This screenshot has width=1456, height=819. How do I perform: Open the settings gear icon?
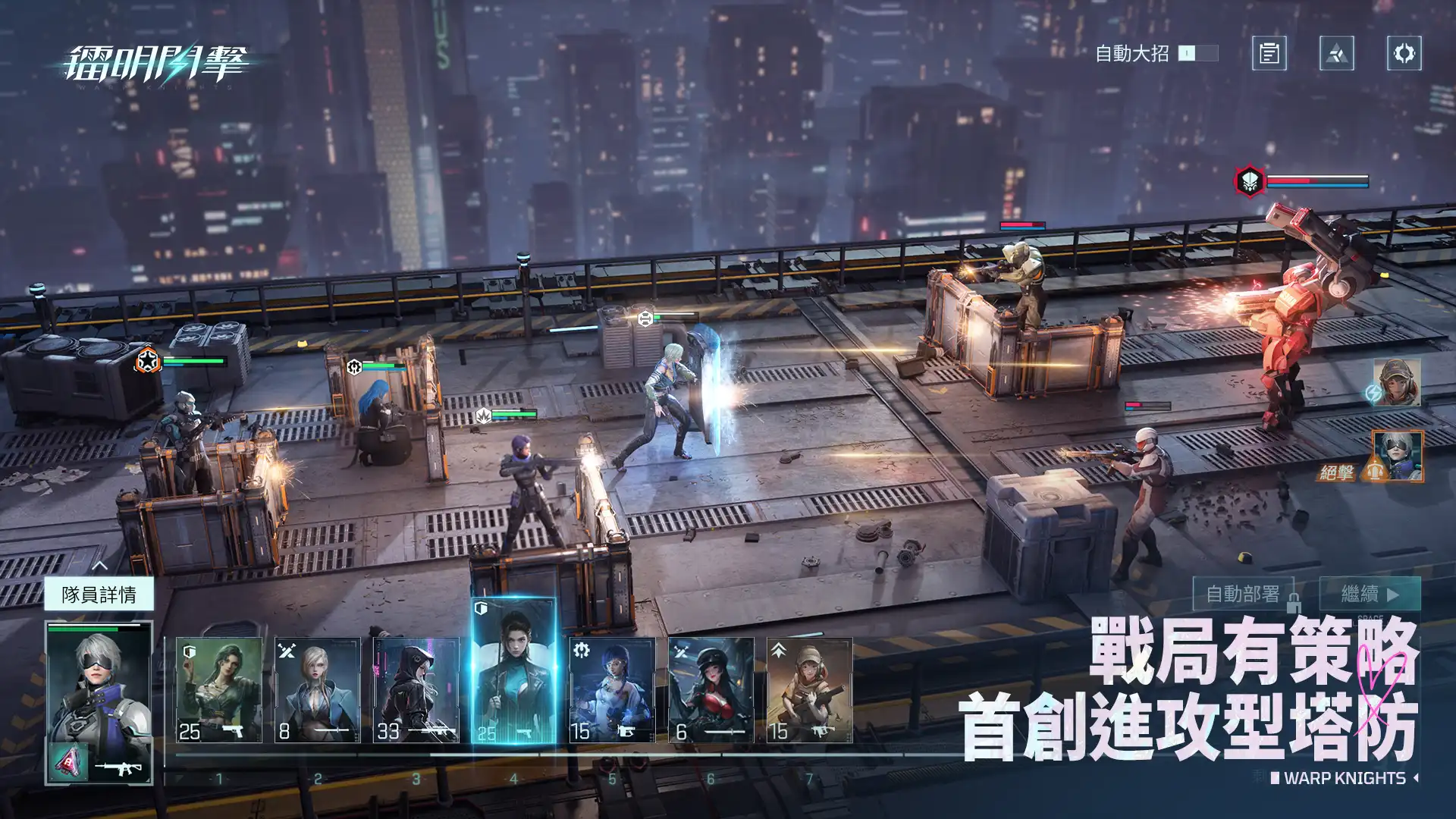point(1404,54)
